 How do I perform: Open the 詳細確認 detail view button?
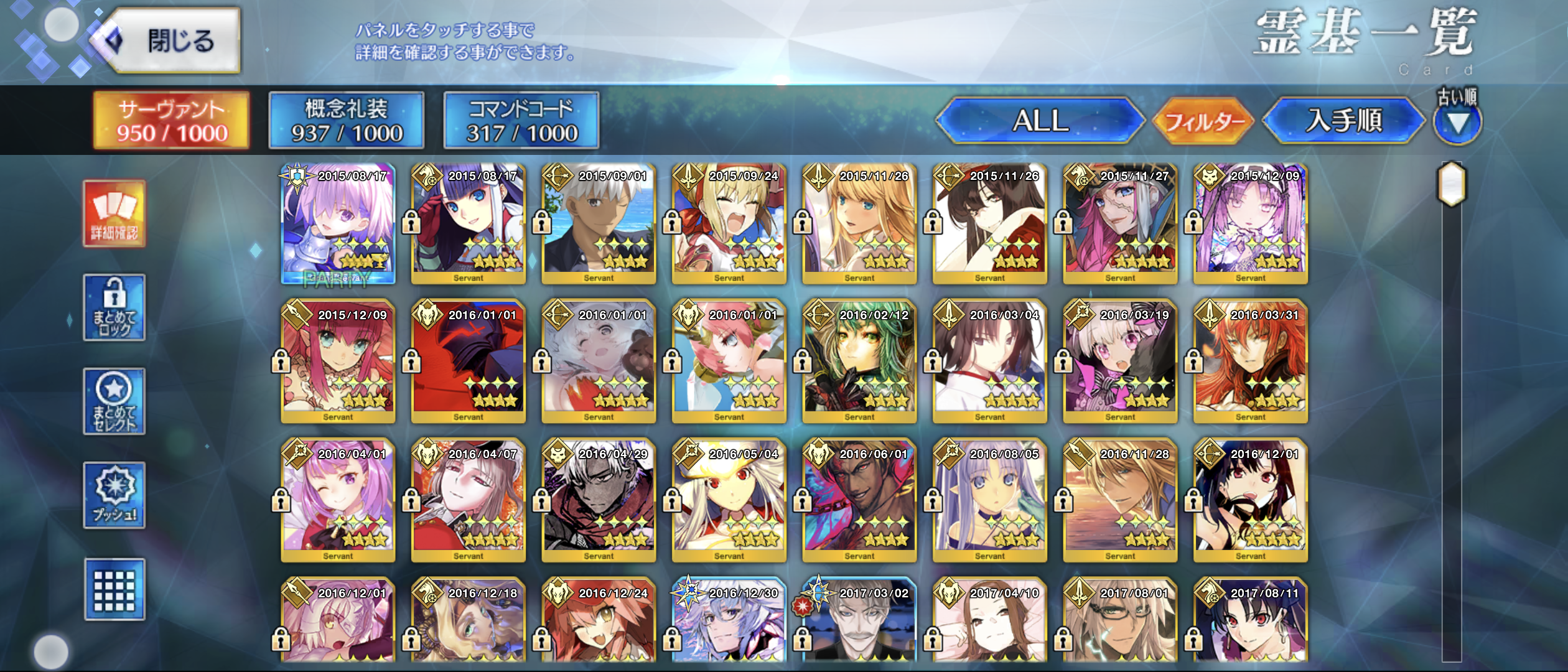(x=114, y=214)
